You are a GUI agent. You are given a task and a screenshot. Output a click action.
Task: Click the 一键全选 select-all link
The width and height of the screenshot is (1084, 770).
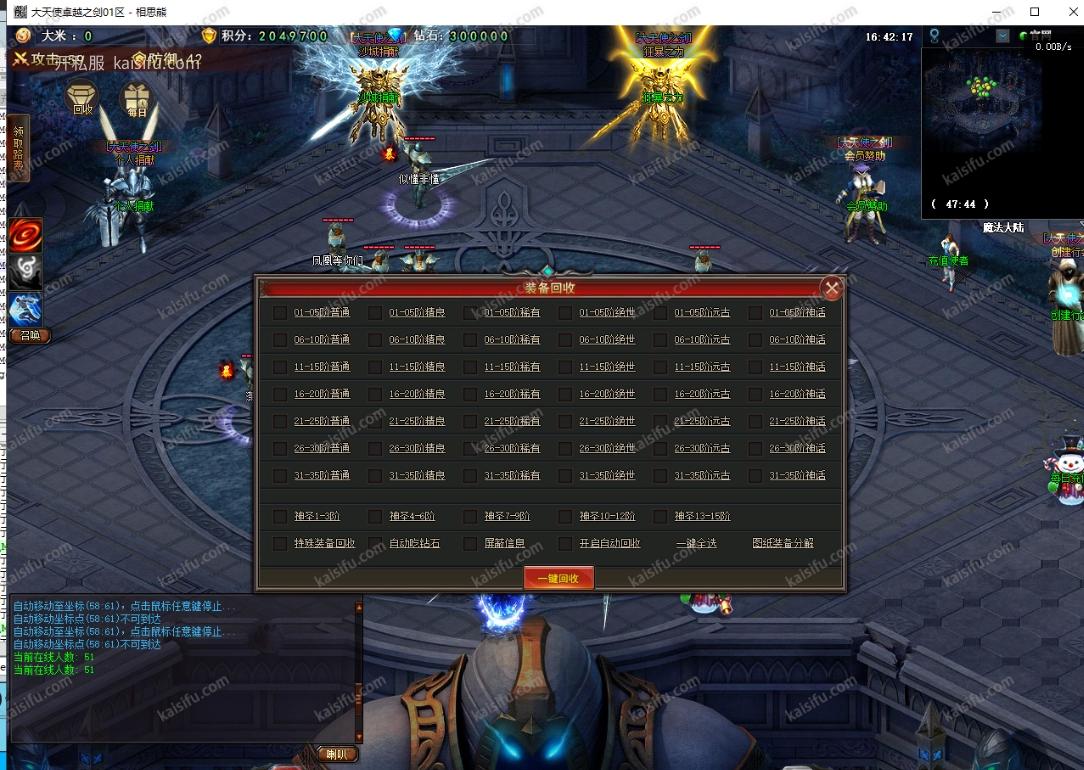(696, 544)
